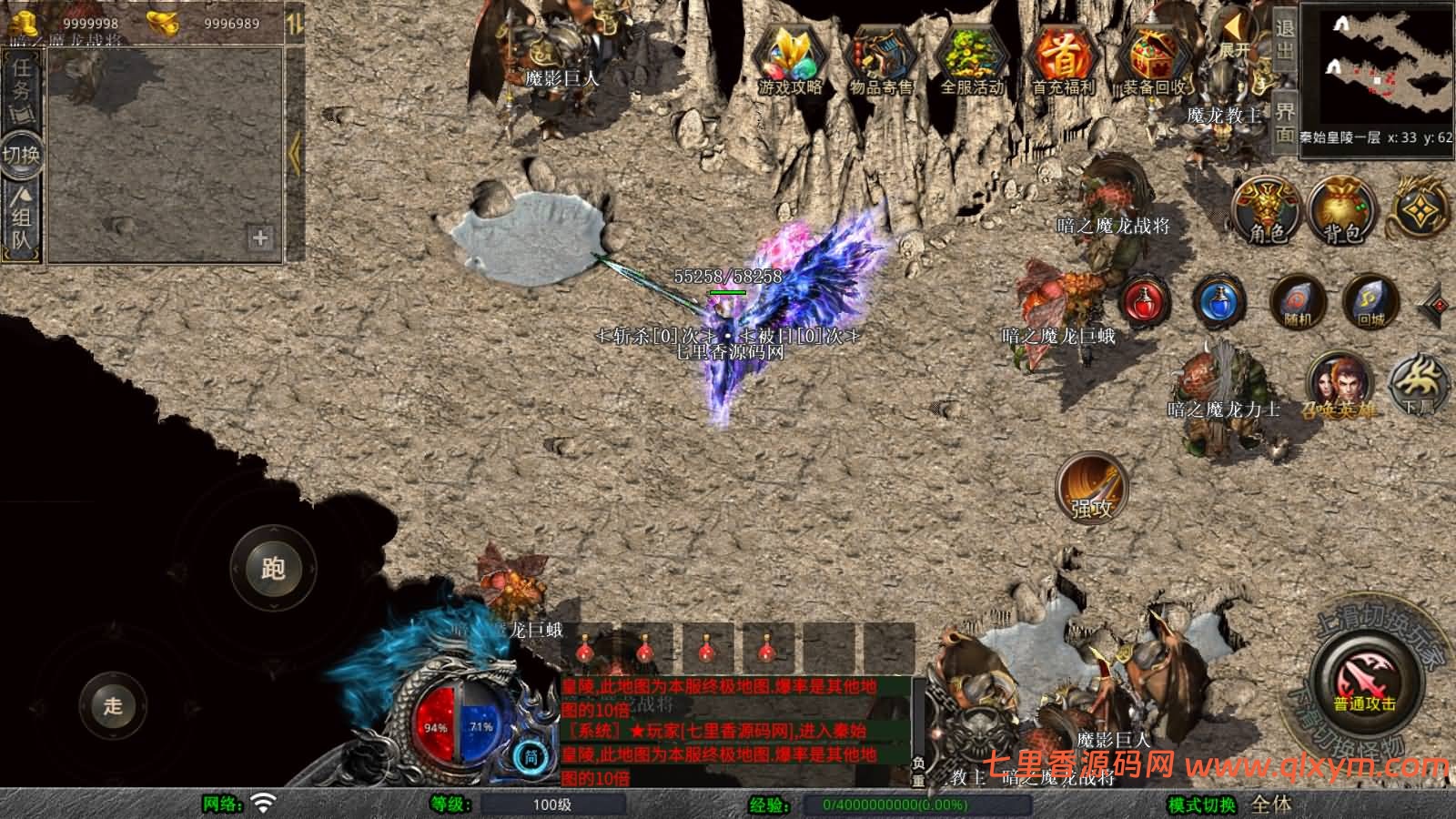
Task: Open the 角色 character sheet
Action: [1267, 210]
